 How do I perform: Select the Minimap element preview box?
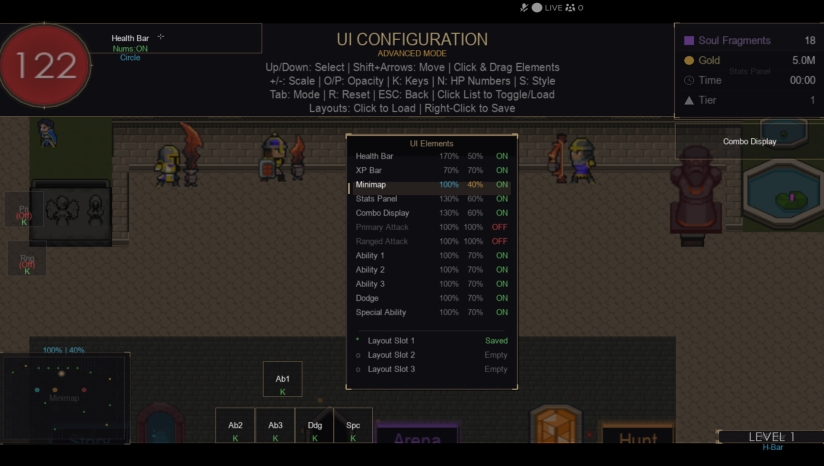pyautogui.click(x=65, y=397)
